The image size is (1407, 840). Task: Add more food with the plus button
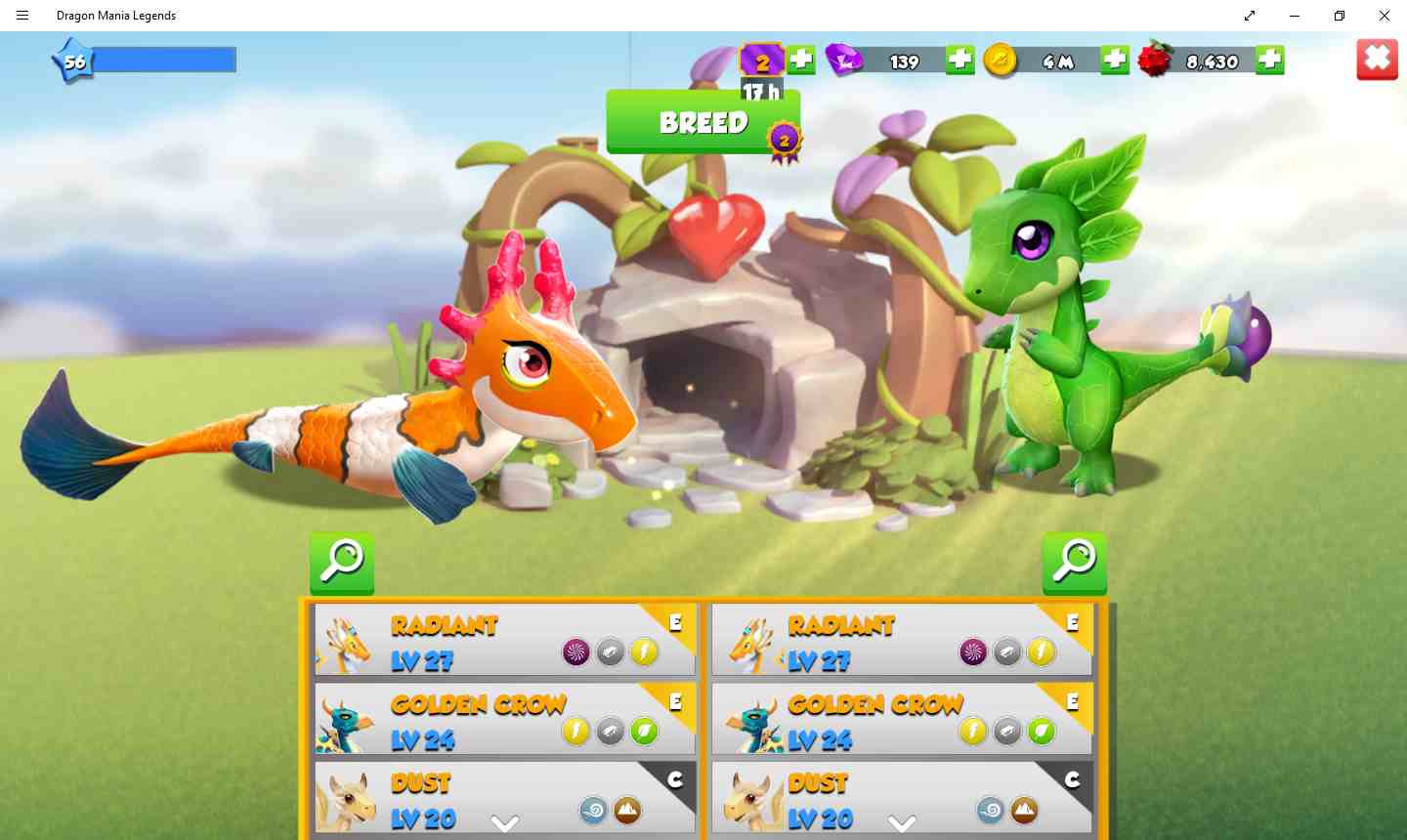tap(1268, 60)
